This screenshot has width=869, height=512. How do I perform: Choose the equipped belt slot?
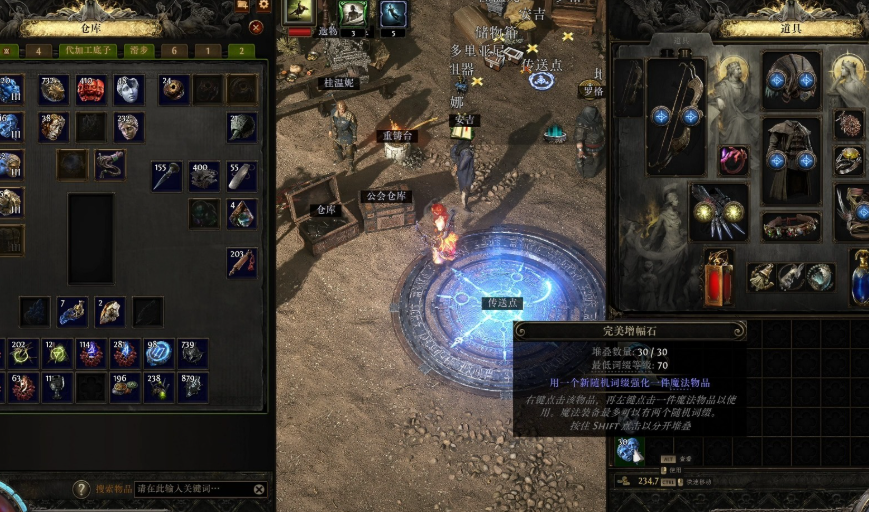pyautogui.click(x=791, y=227)
